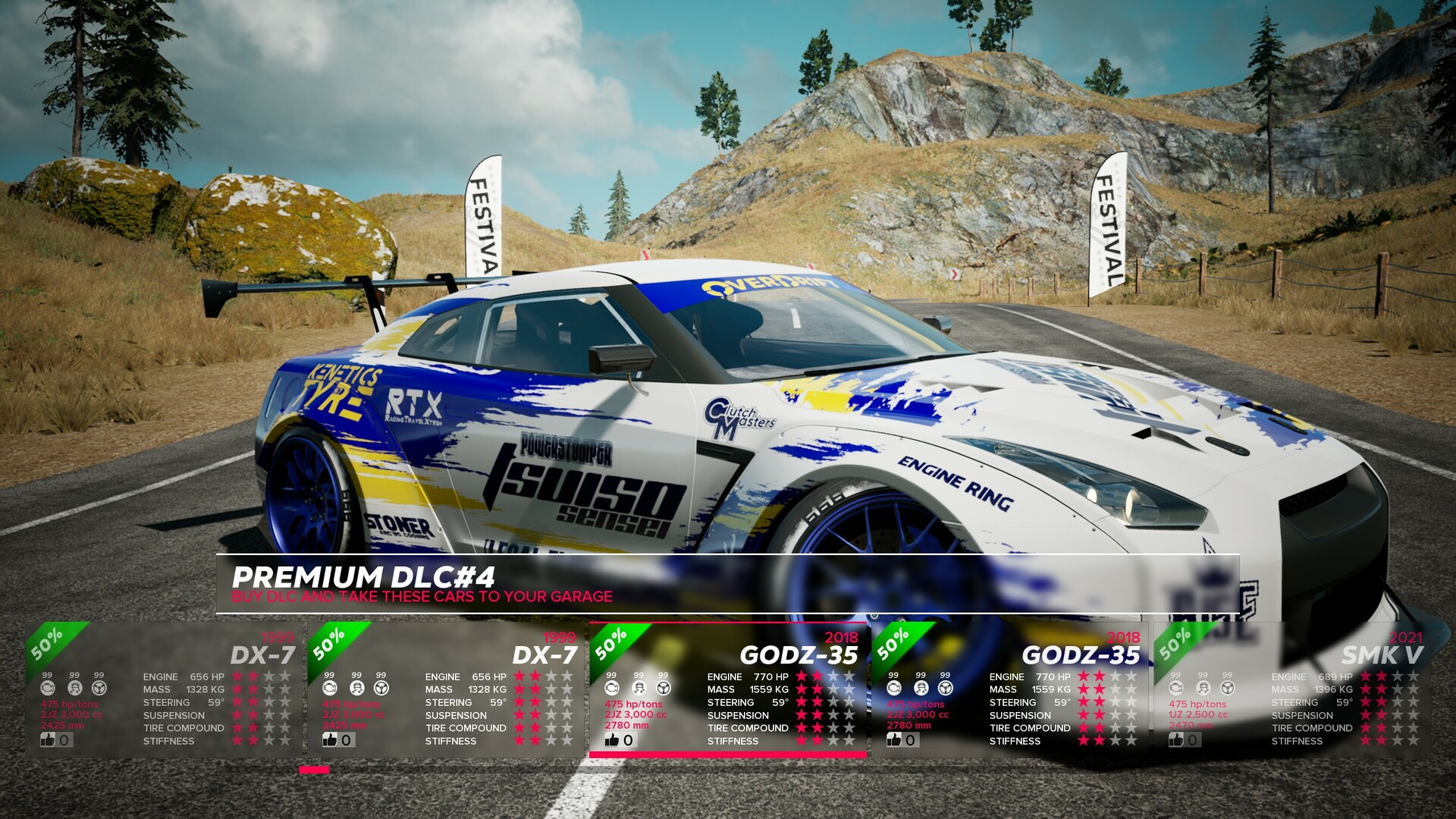Image resolution: width=1456 pixels, height=819 pixels.
Task: Select the engine icon on the highlighted GODZ-35 card
Action: click(x=613, y=688)
